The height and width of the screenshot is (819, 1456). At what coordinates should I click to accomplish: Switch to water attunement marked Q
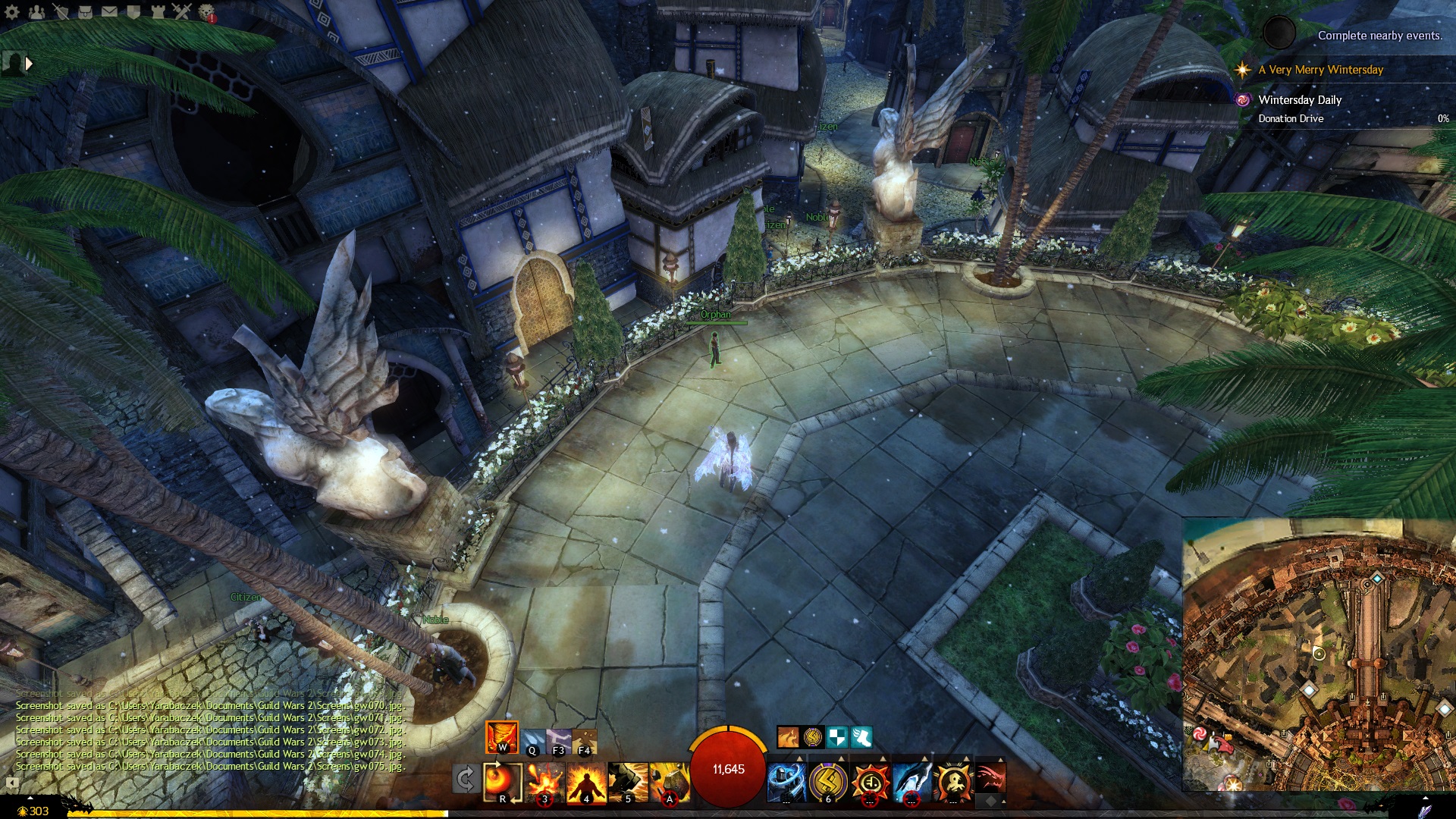[532, 741]
